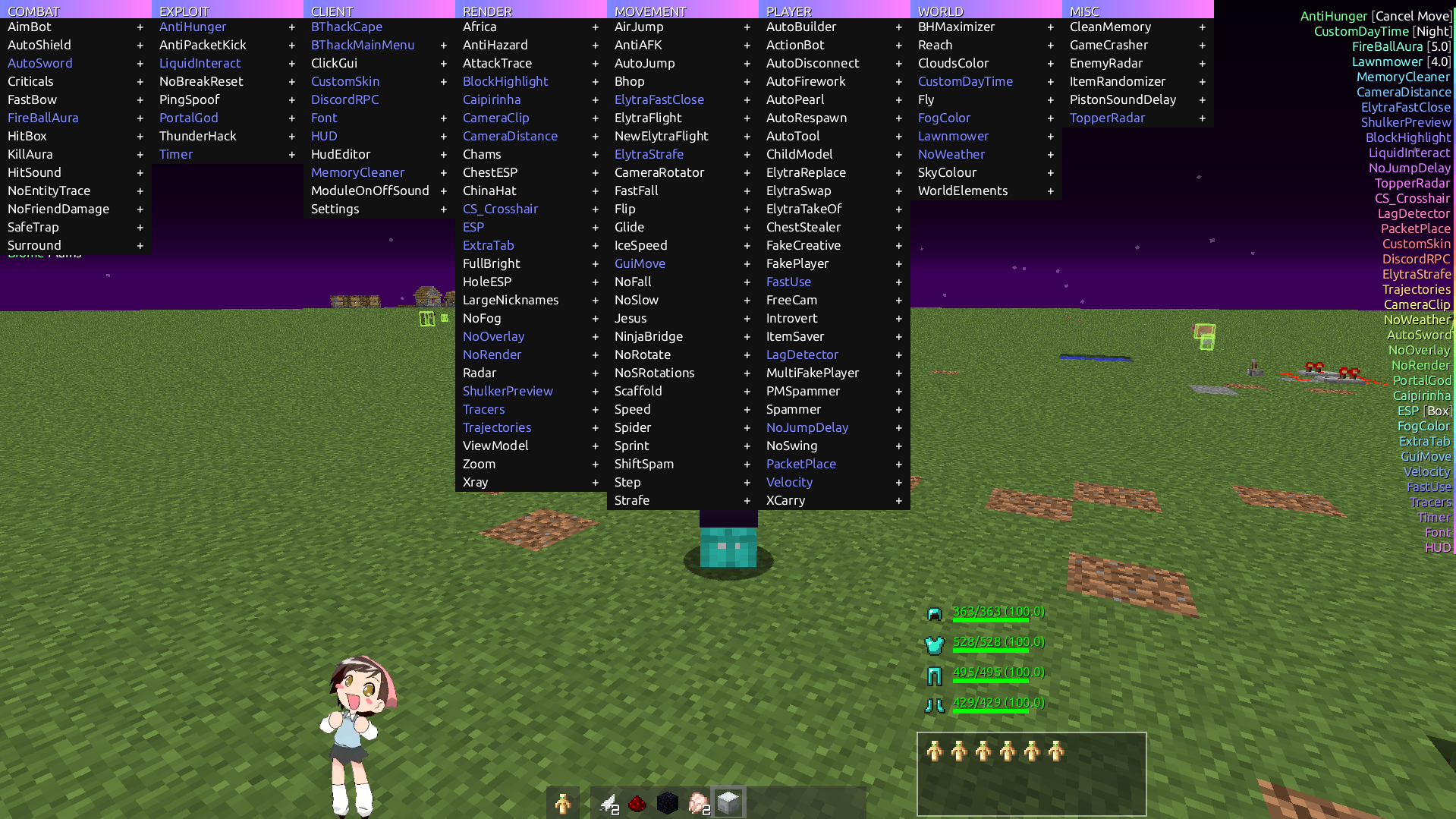Enable FullBright in the RENDER list

[x=491, y=263]
